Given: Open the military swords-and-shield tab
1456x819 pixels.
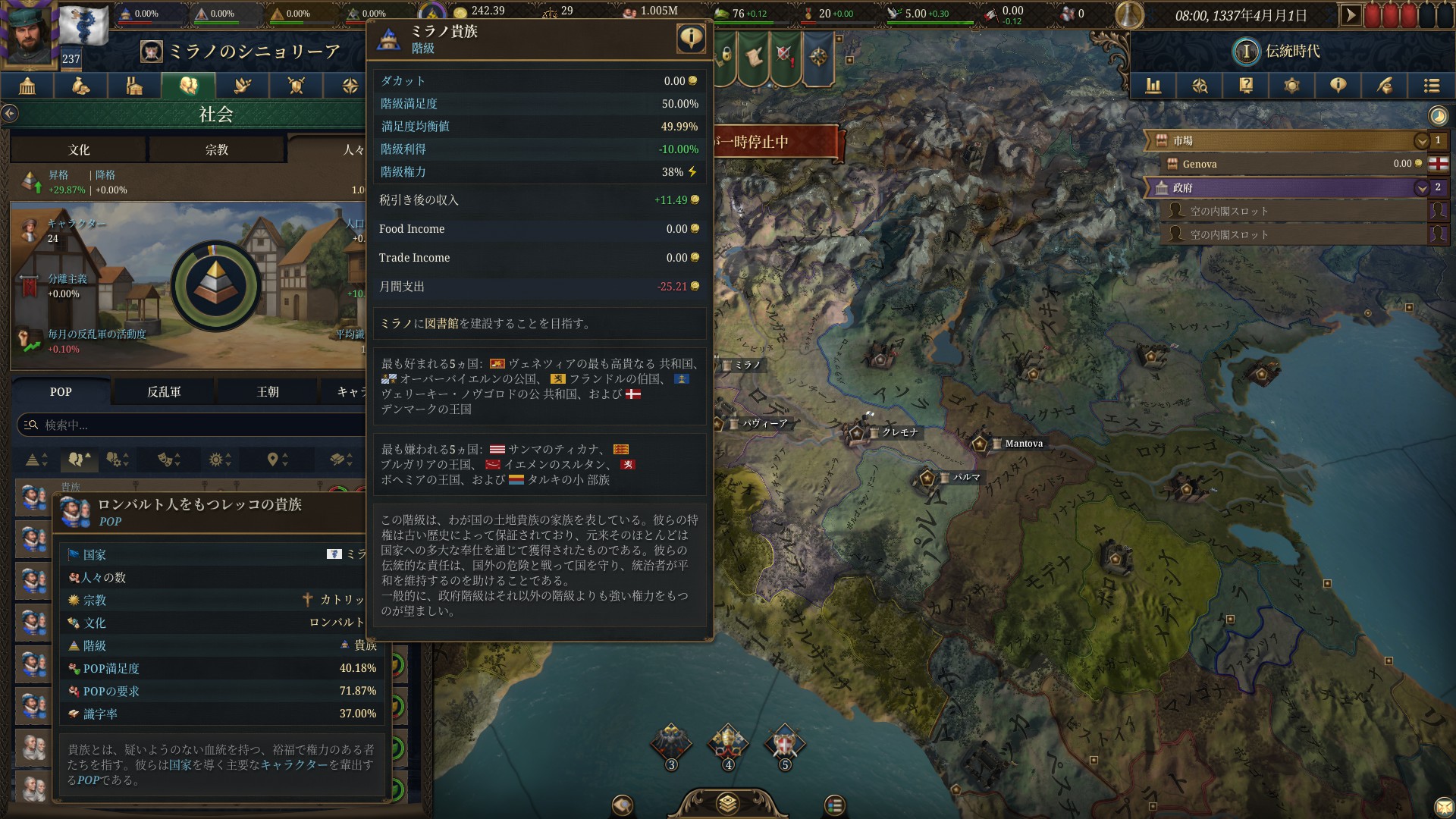Looking at the screenshot, I should [295, 86].
